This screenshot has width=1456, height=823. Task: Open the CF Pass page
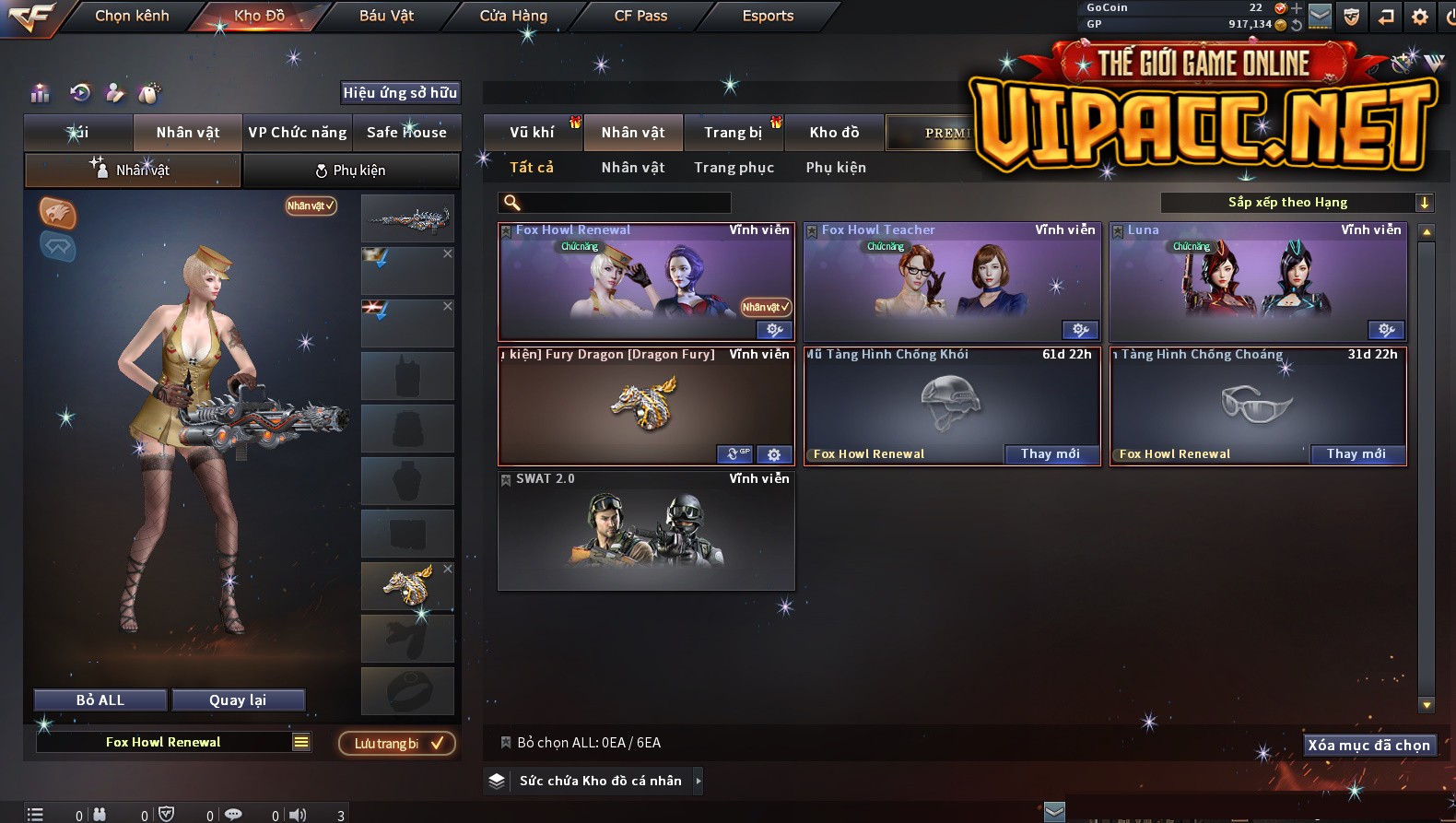tap(640, 16)
